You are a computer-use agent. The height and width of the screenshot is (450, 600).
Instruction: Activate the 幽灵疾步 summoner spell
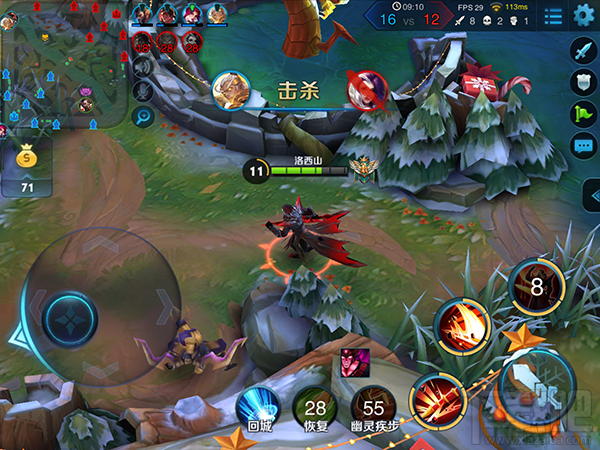[x=374, y=409]
